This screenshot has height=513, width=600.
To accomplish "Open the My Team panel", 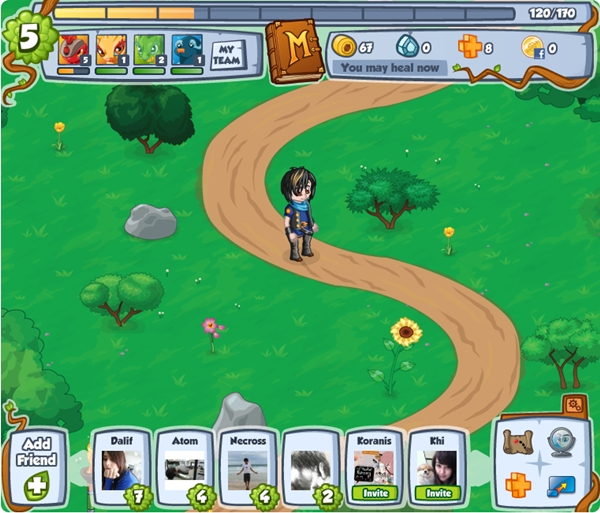I will 230,54.
